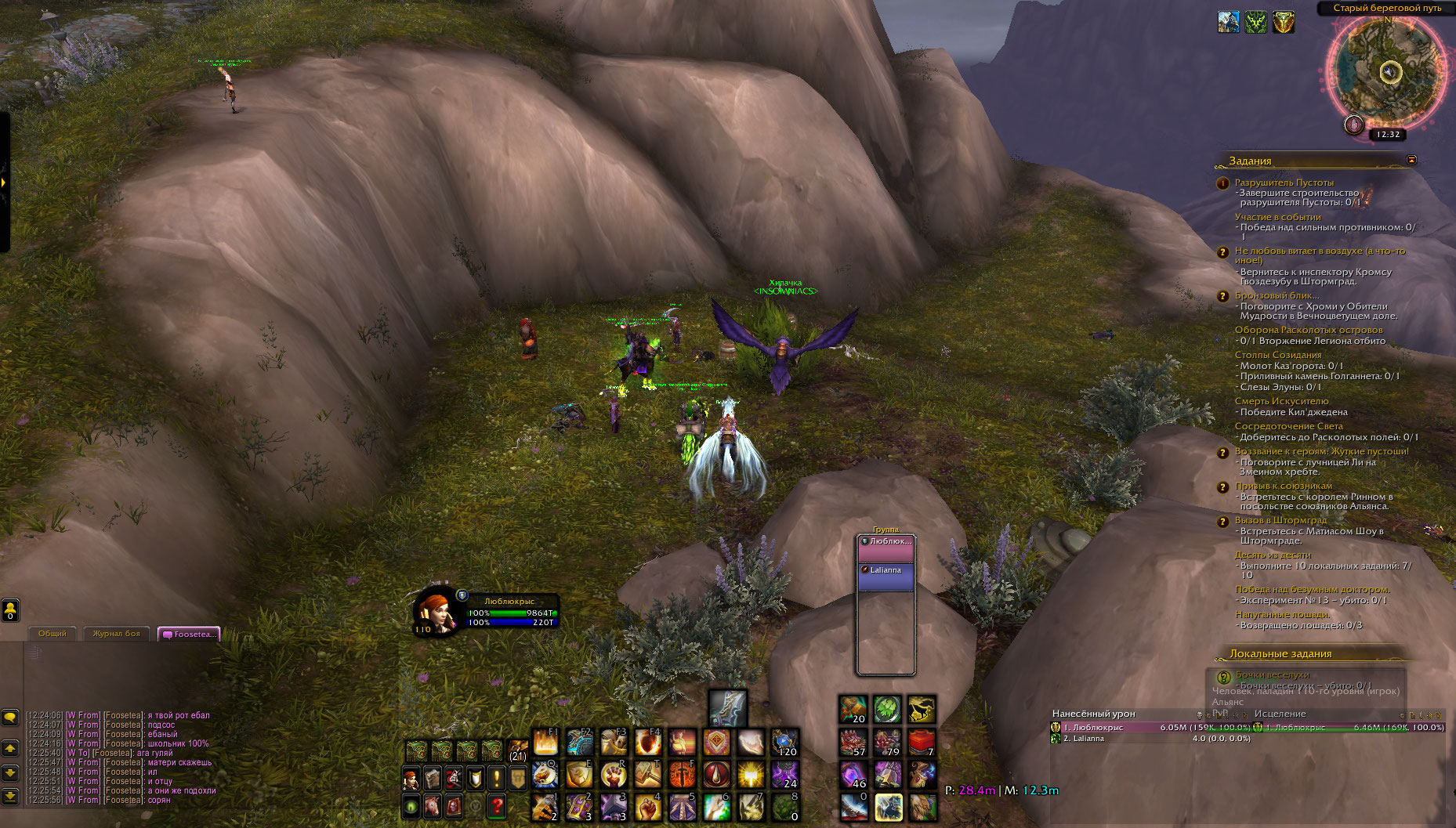Click the green fel skull buff icon
1456x828 pixels.
pos(1255,23)
